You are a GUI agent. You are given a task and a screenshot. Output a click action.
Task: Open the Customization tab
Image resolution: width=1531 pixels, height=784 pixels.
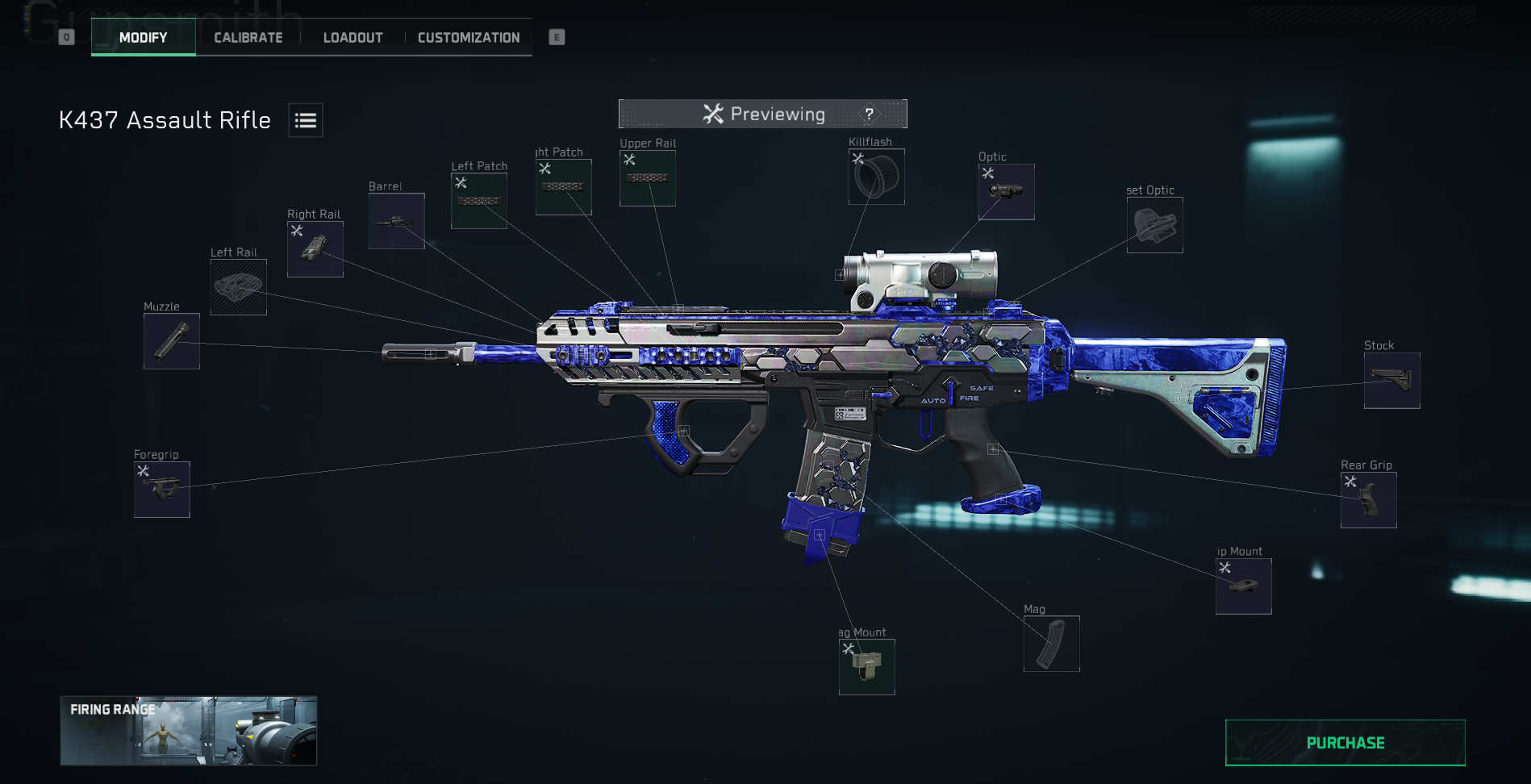[x=468, y=37]
